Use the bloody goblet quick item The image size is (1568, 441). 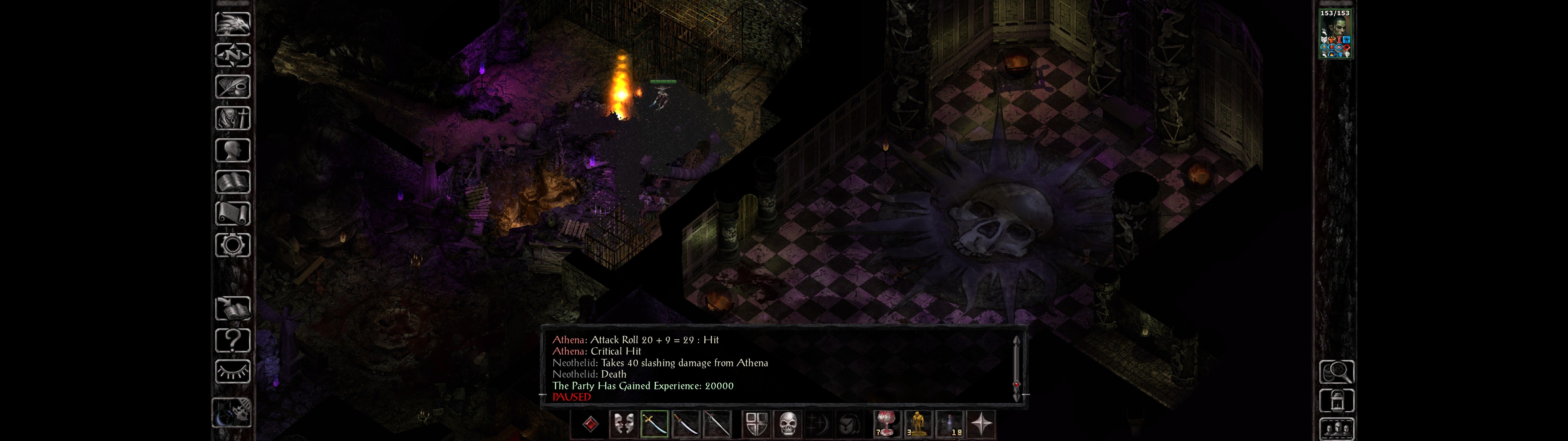(886, 424)
